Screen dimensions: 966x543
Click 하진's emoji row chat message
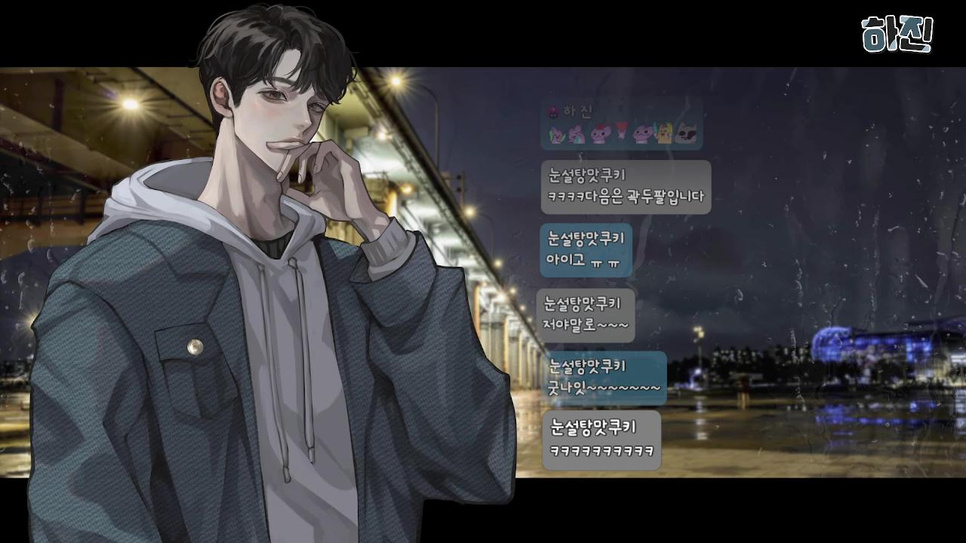point(622,126)
